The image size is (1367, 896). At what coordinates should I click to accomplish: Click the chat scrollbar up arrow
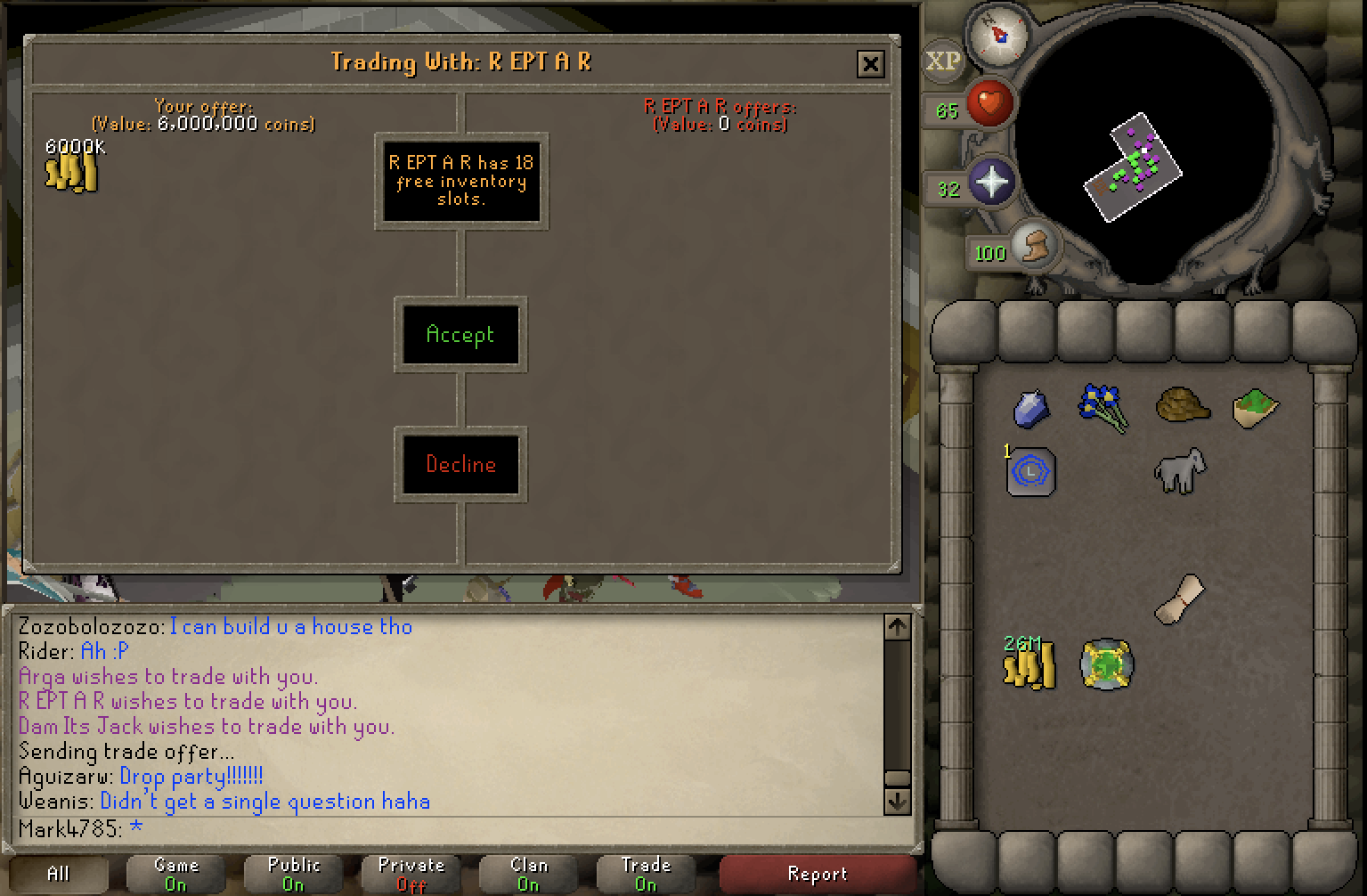(x=897, y=627)
